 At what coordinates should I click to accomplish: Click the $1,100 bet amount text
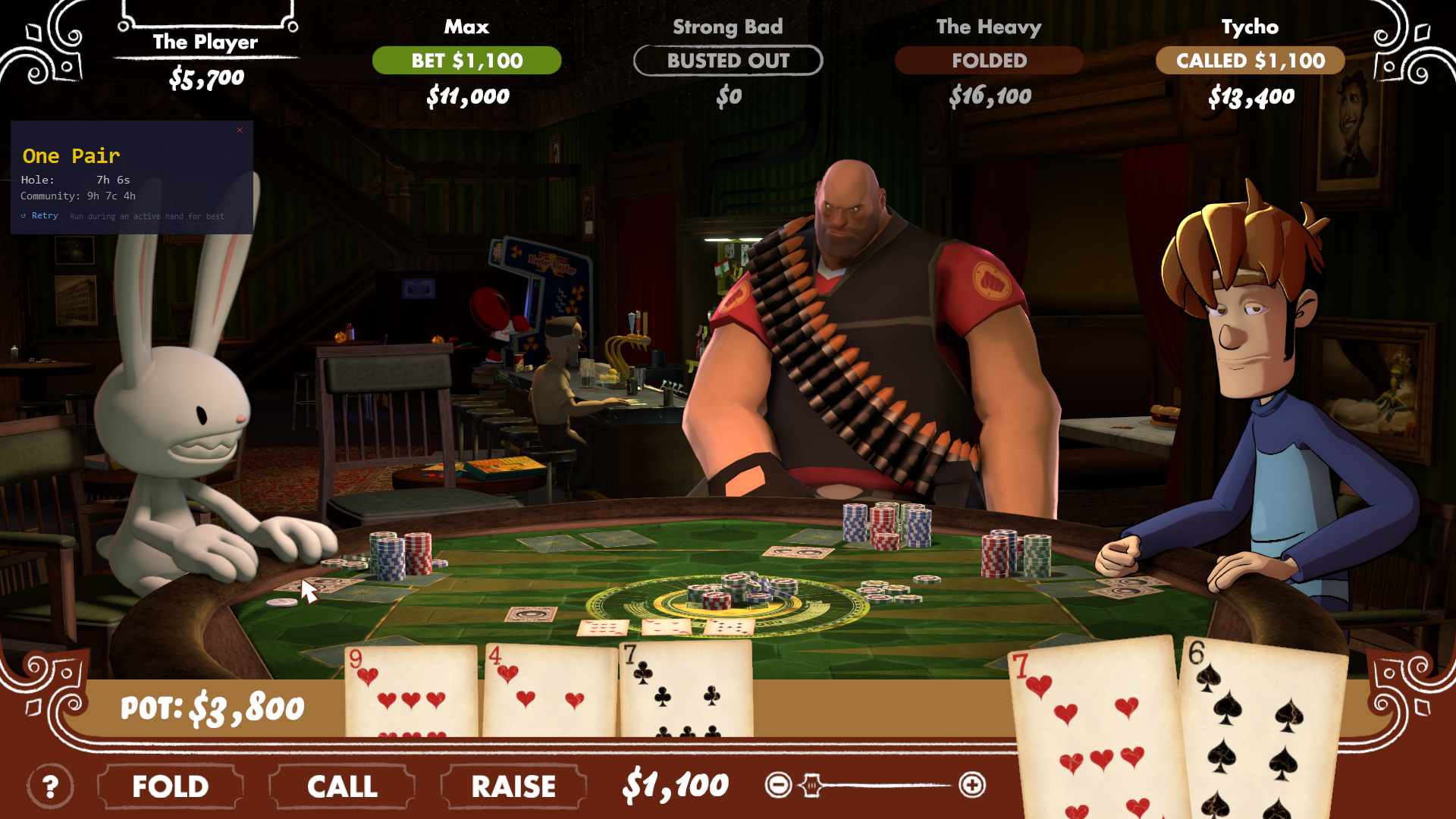(x=673, y=785)
